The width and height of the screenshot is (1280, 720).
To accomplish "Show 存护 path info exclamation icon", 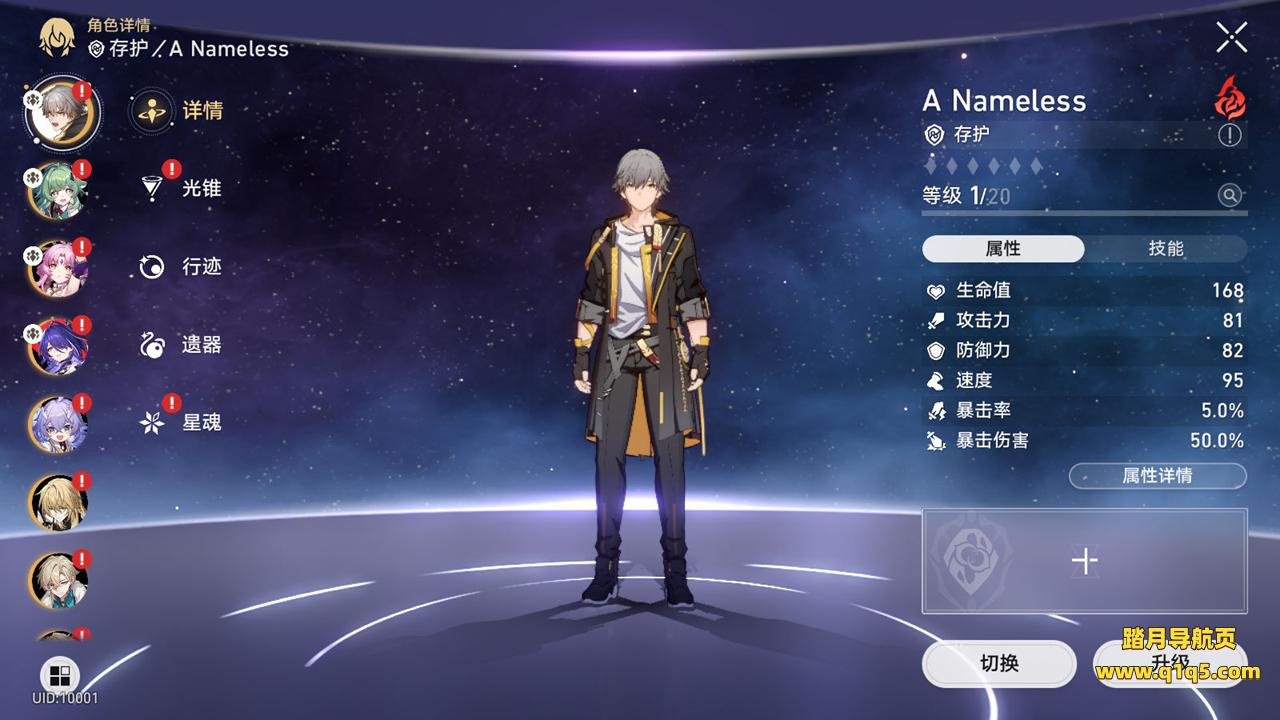I will 1230,135.
